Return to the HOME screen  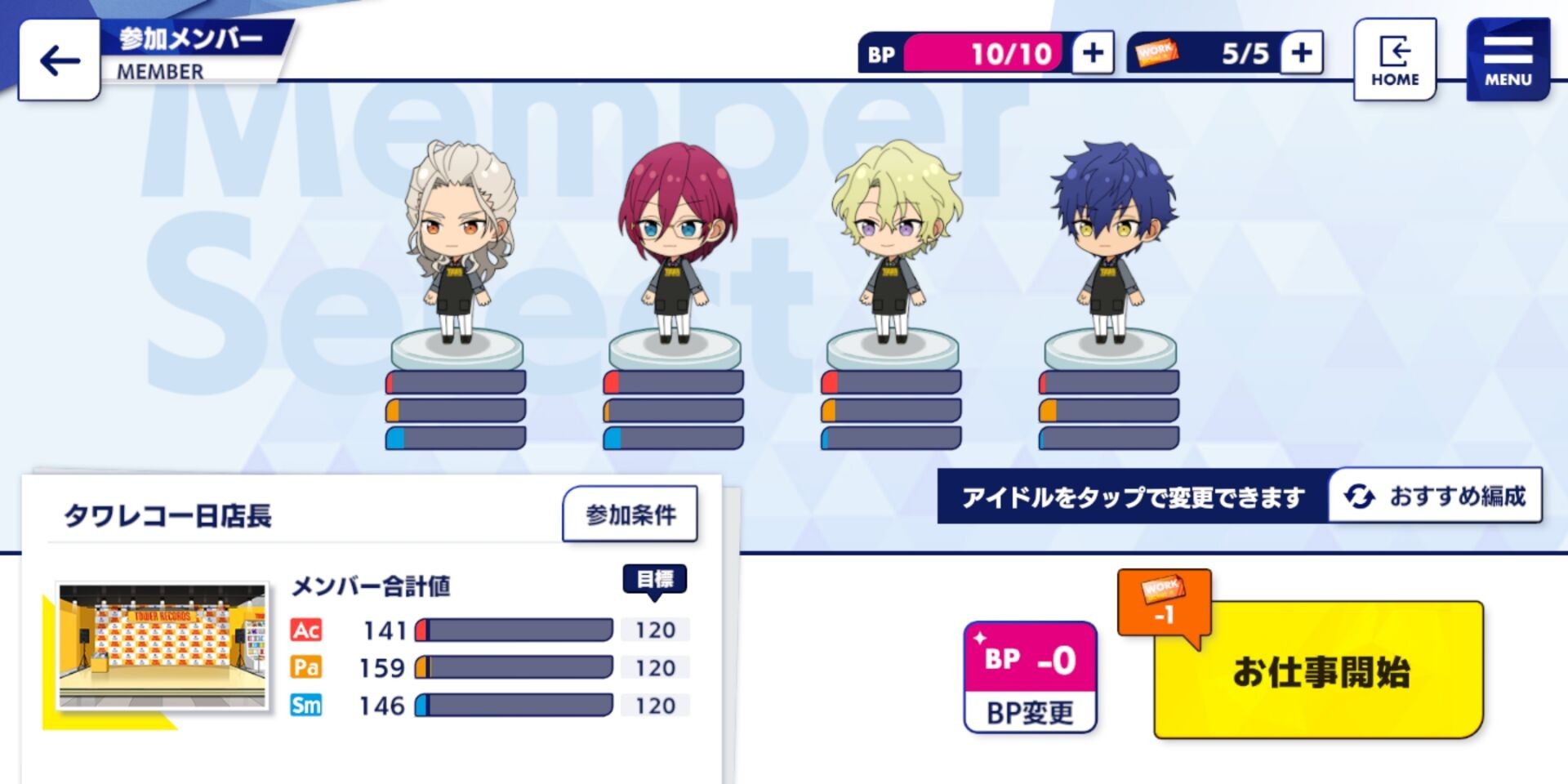pyautogui.click(x=1394, y=60)
